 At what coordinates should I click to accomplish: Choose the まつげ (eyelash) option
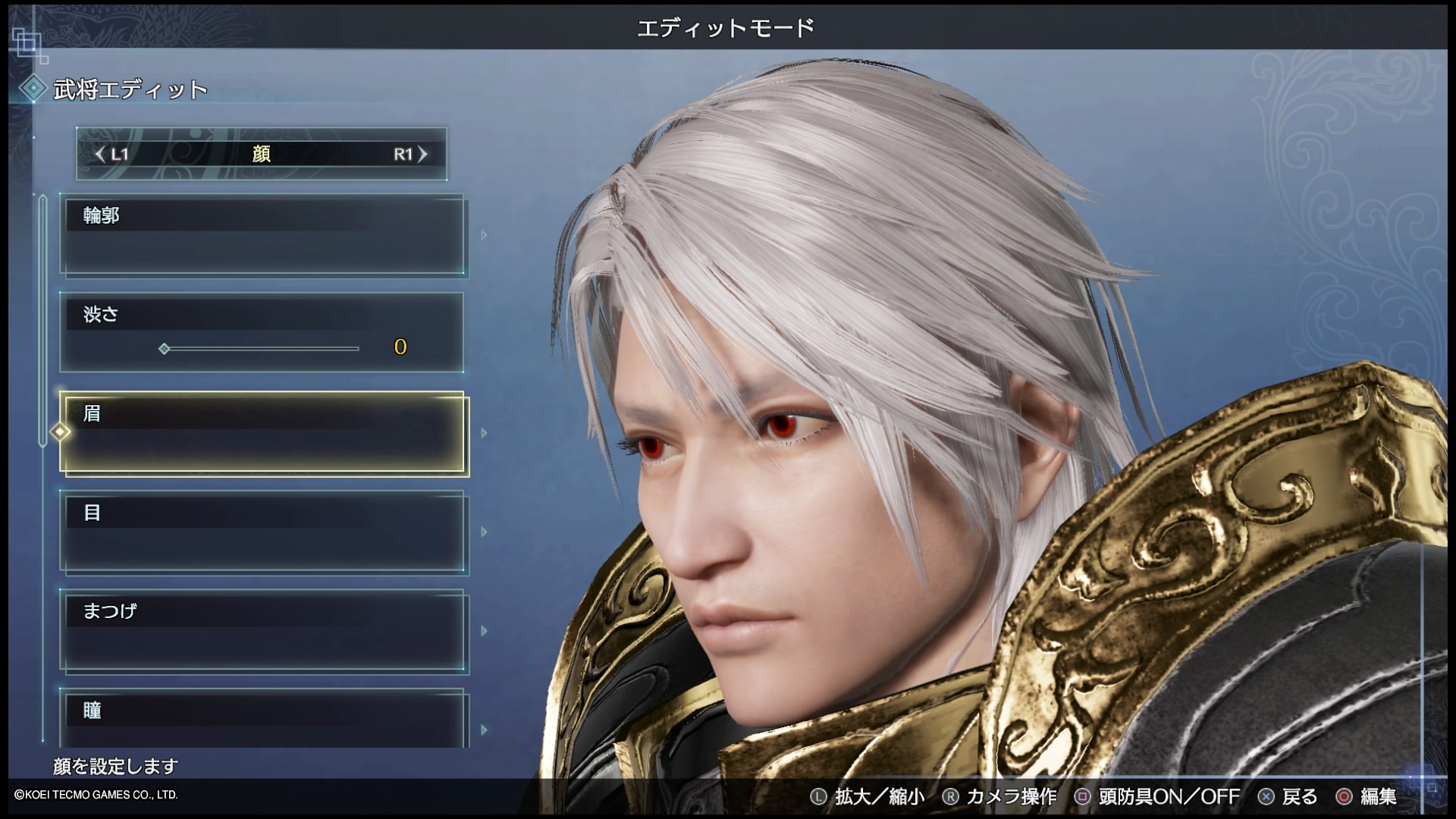click(262, 631)
